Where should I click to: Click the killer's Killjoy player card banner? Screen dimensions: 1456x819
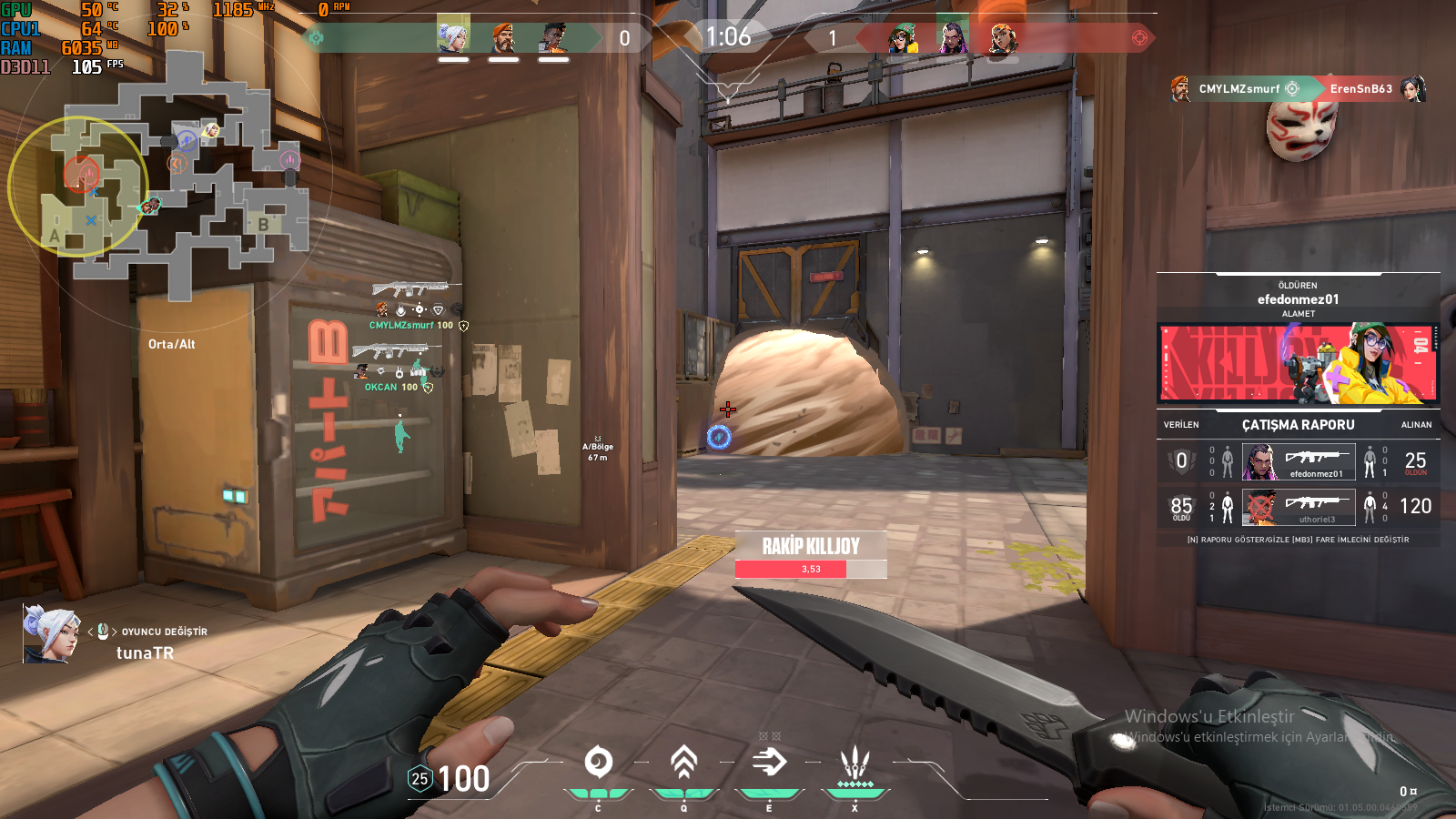(1299, 362)
